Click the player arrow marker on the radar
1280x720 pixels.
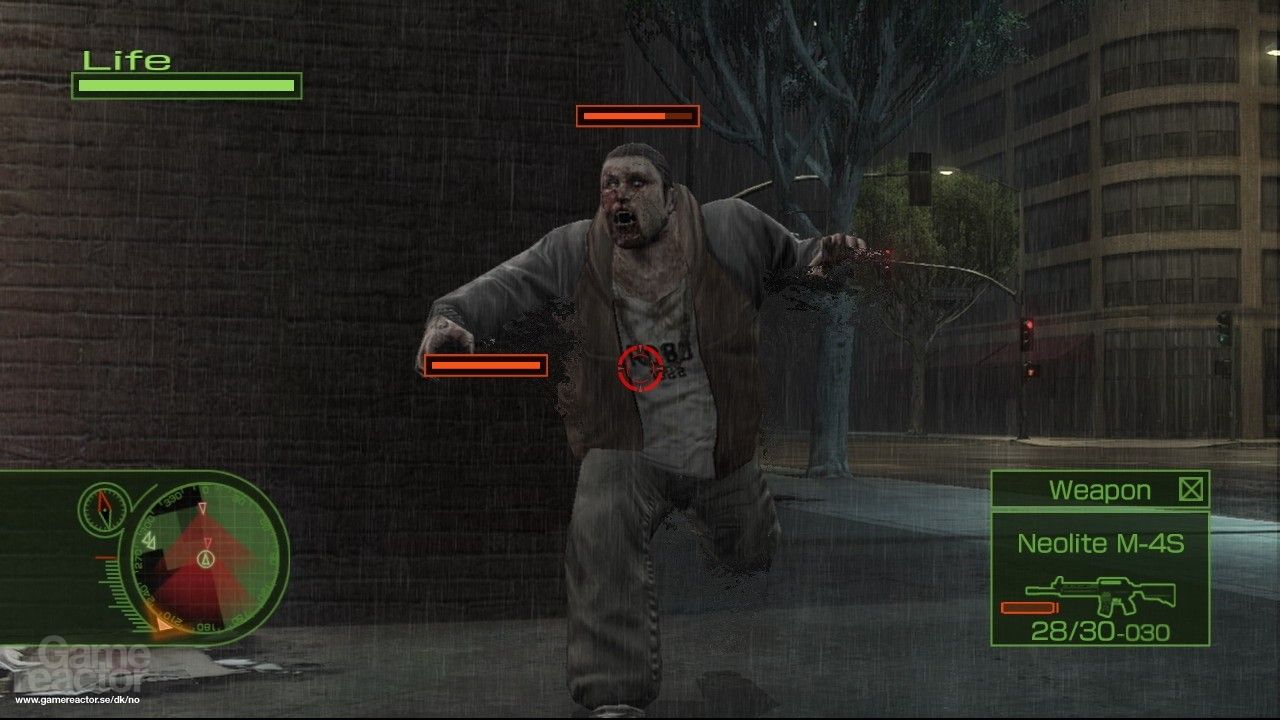tap(206, 560)
